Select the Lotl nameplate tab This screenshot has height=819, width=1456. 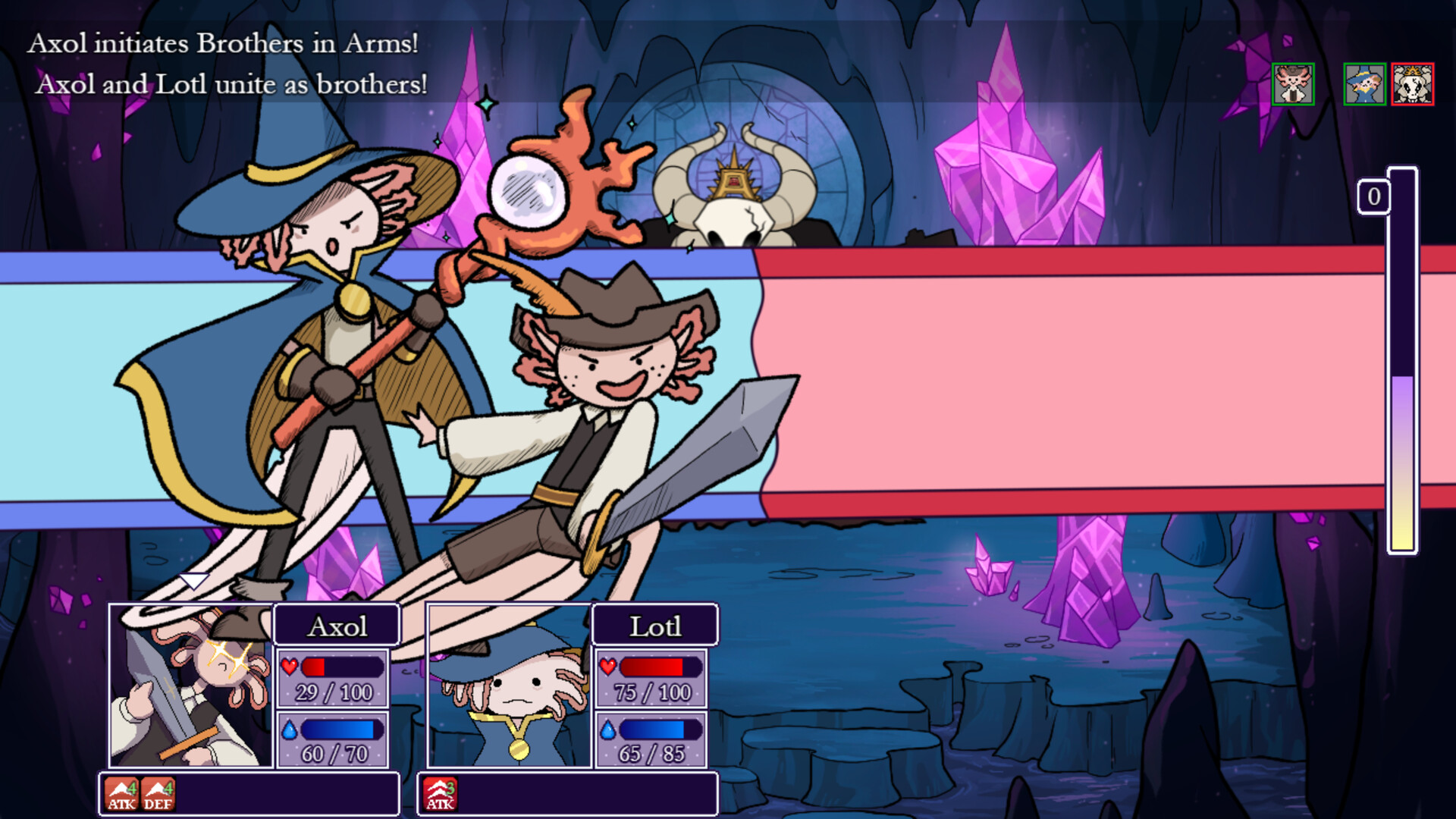655,626
